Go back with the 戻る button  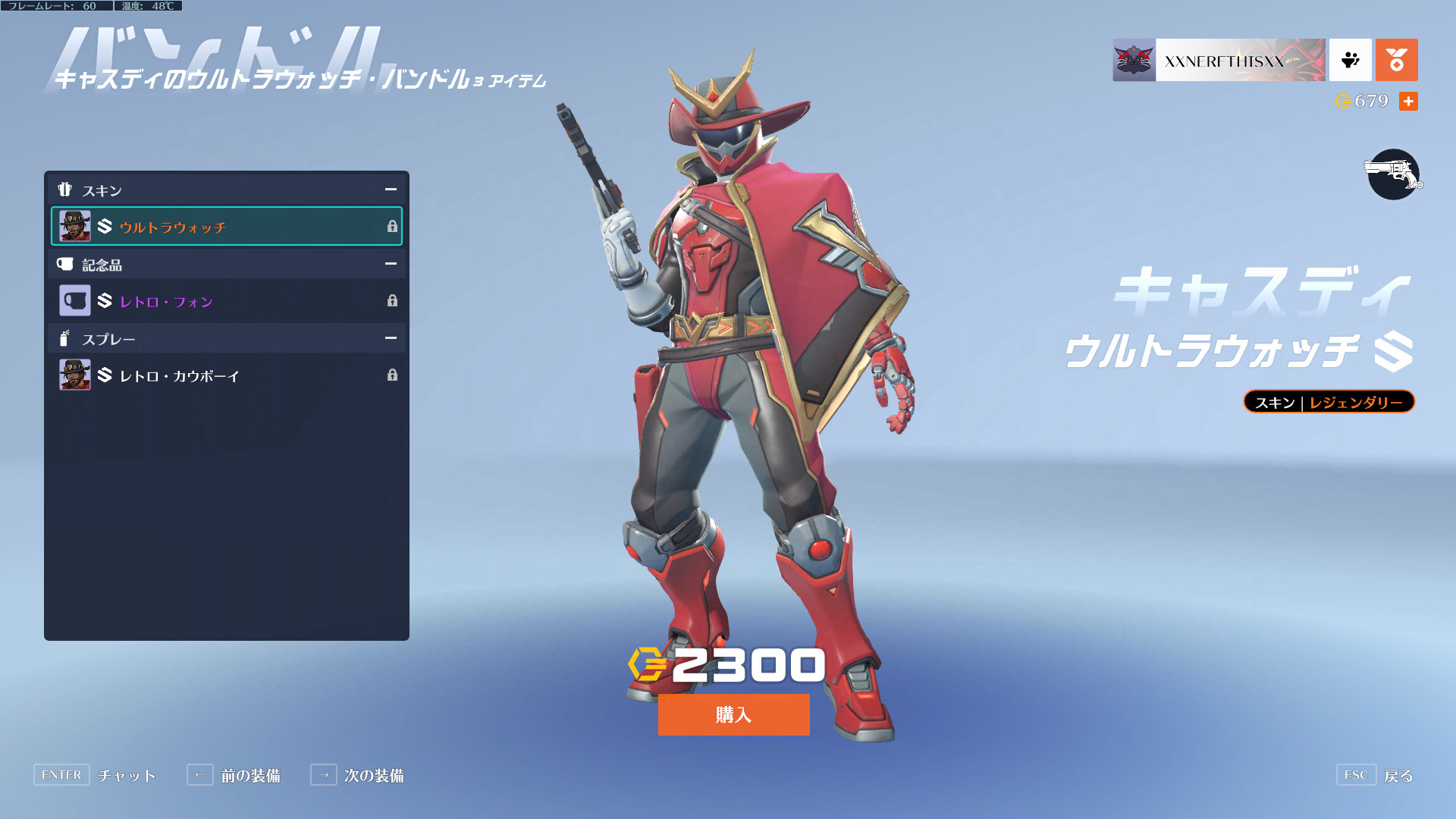pos(1375,775)
